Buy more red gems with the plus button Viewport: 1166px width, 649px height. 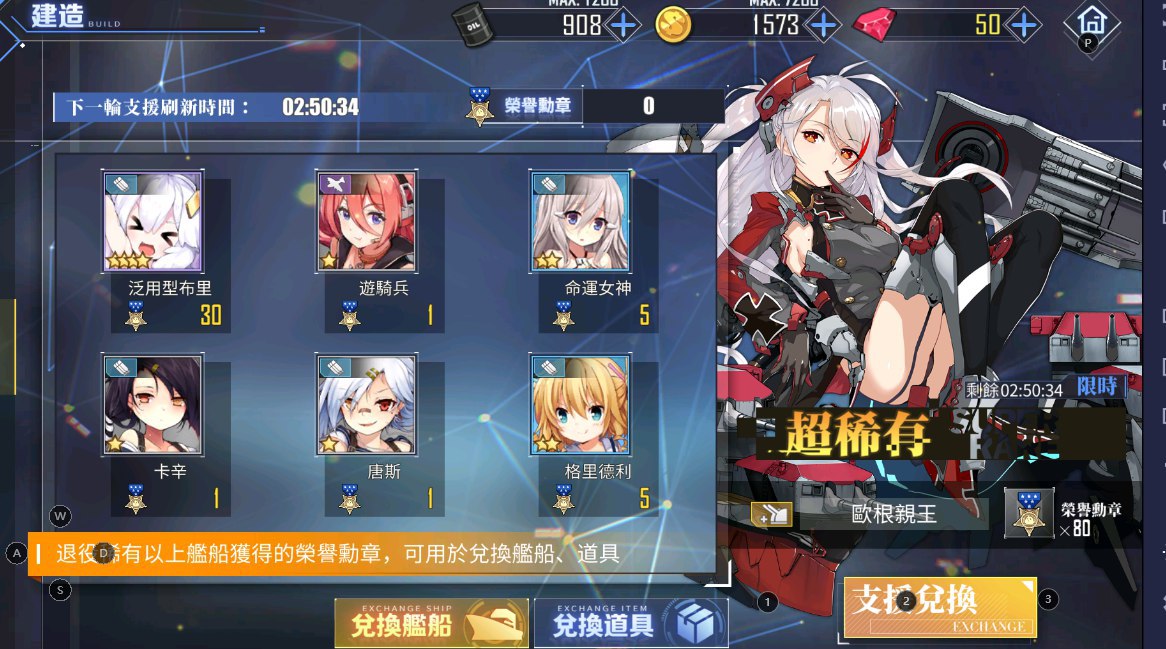(1023, 24)
